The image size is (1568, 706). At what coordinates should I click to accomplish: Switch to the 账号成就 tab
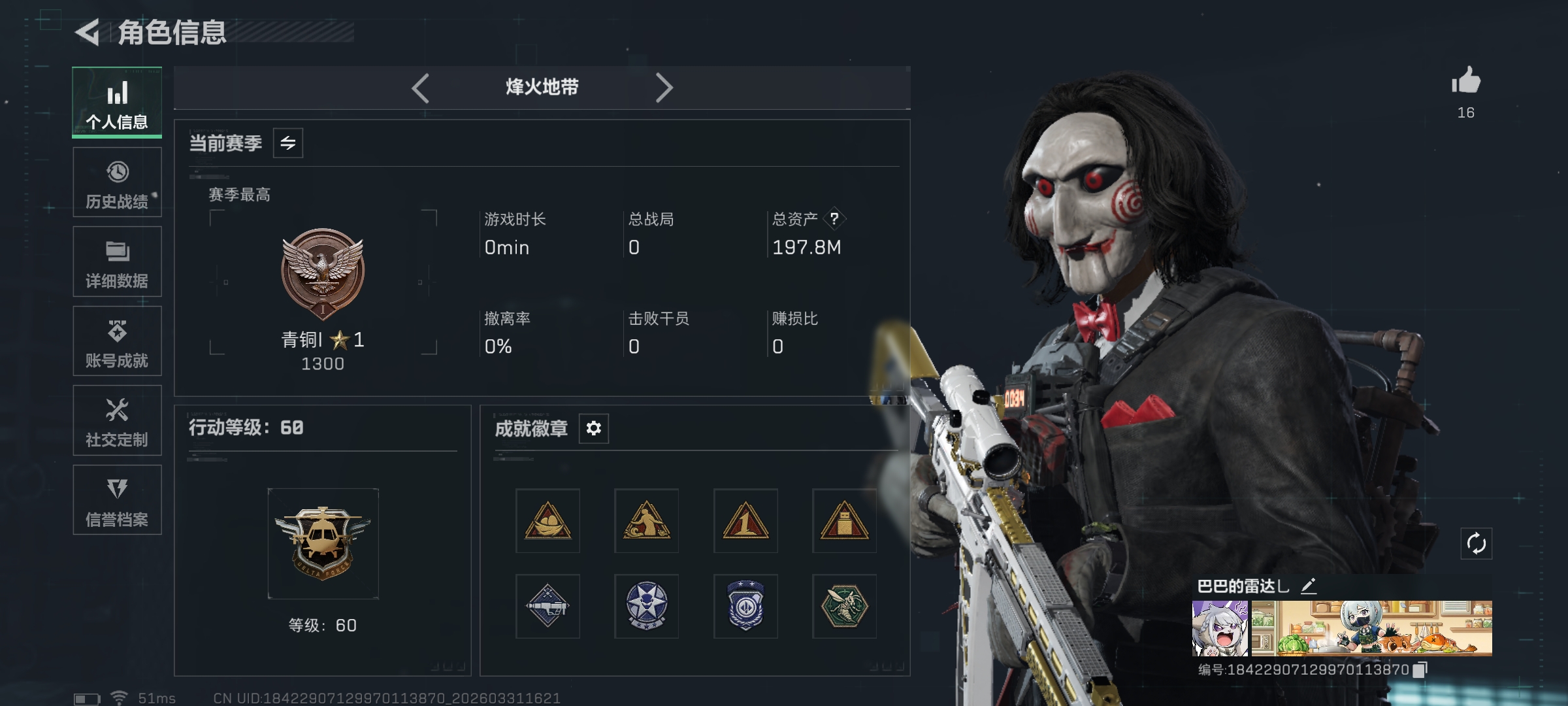[117, 341]
